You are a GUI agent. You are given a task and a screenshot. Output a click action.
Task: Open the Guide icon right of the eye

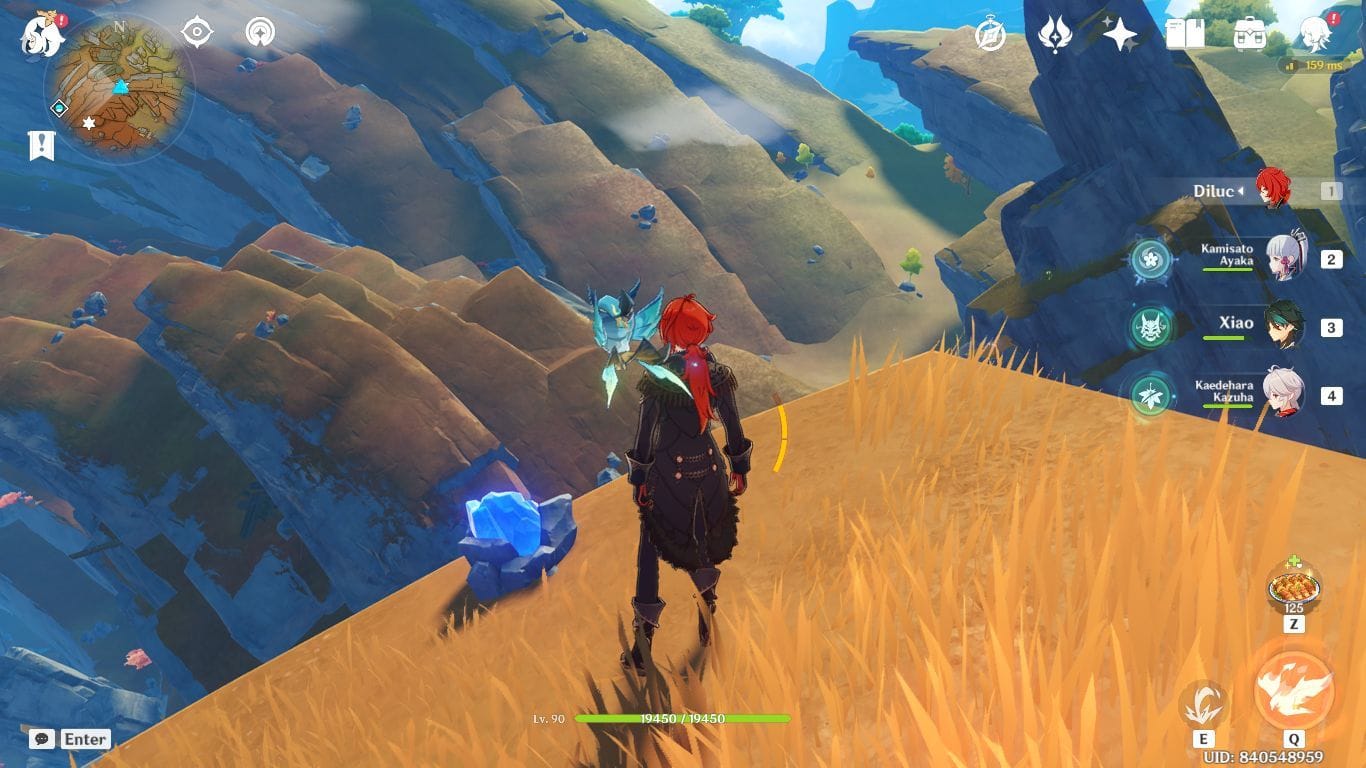tap(258, 31)
